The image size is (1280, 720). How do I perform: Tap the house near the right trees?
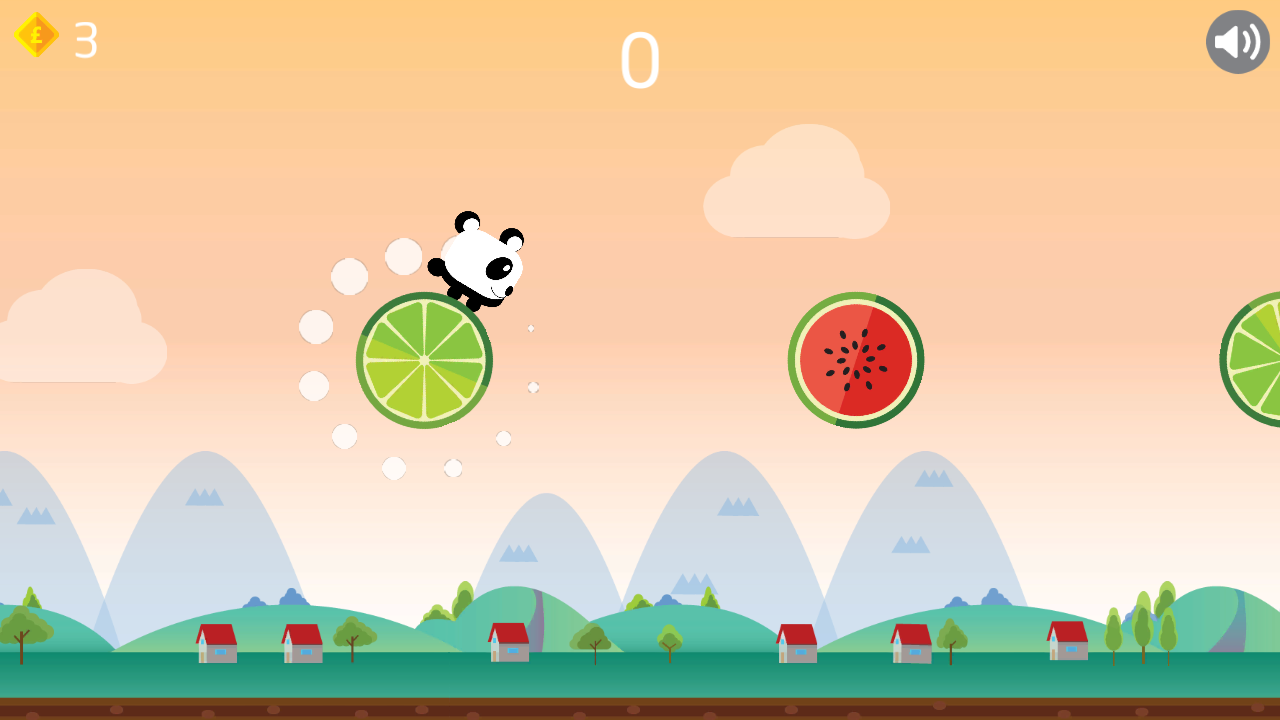coord(1065,643)
